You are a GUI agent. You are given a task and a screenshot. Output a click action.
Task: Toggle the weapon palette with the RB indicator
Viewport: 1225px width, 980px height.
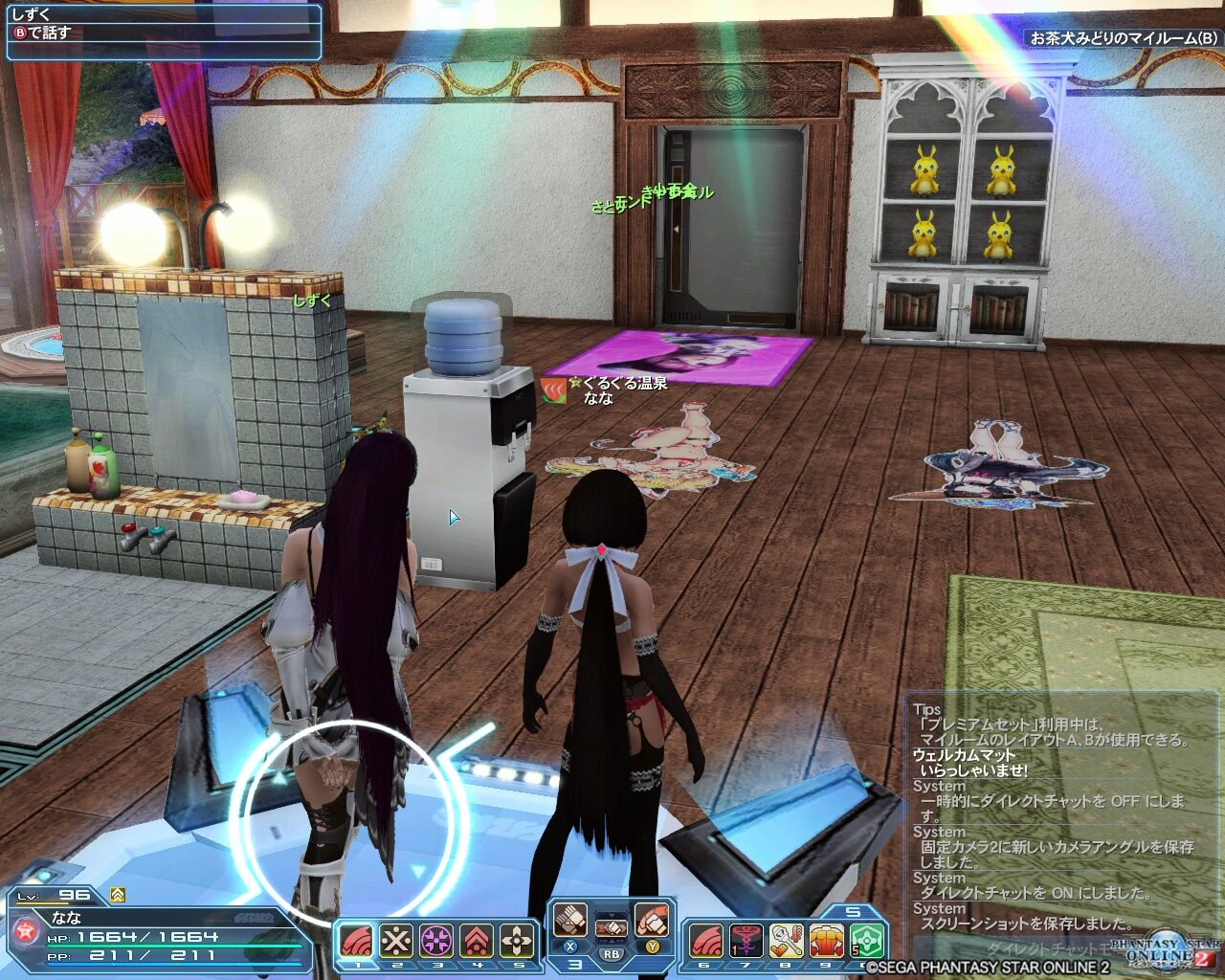click(612, 954)
